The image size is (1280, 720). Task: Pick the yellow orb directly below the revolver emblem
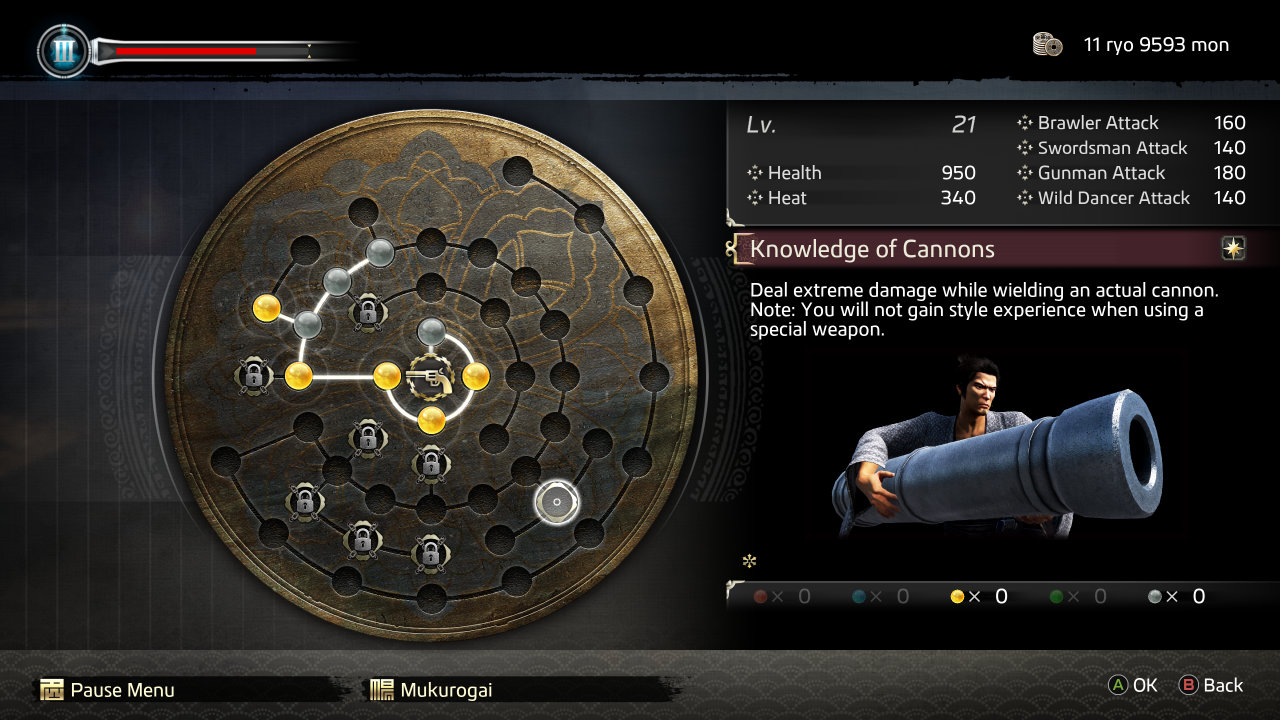click(431, 419)
